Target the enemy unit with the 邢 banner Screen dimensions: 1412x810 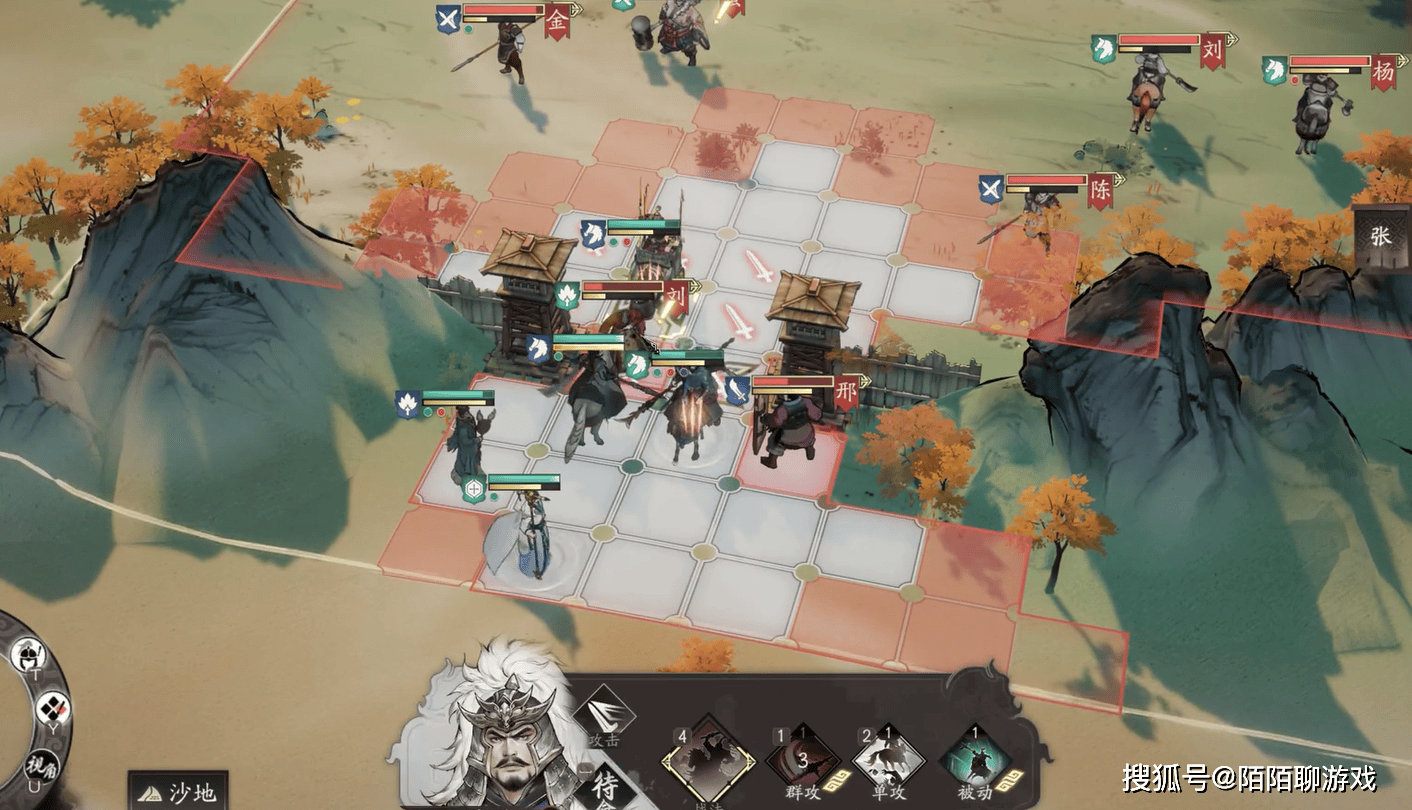(x=783, y=432)
